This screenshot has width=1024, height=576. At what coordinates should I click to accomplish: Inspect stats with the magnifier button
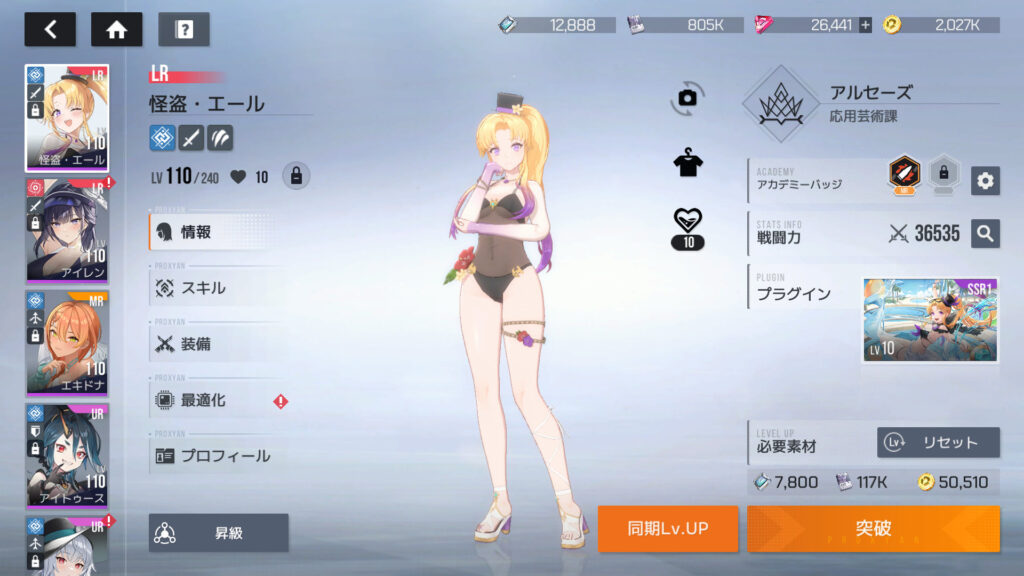pos(985,233)
